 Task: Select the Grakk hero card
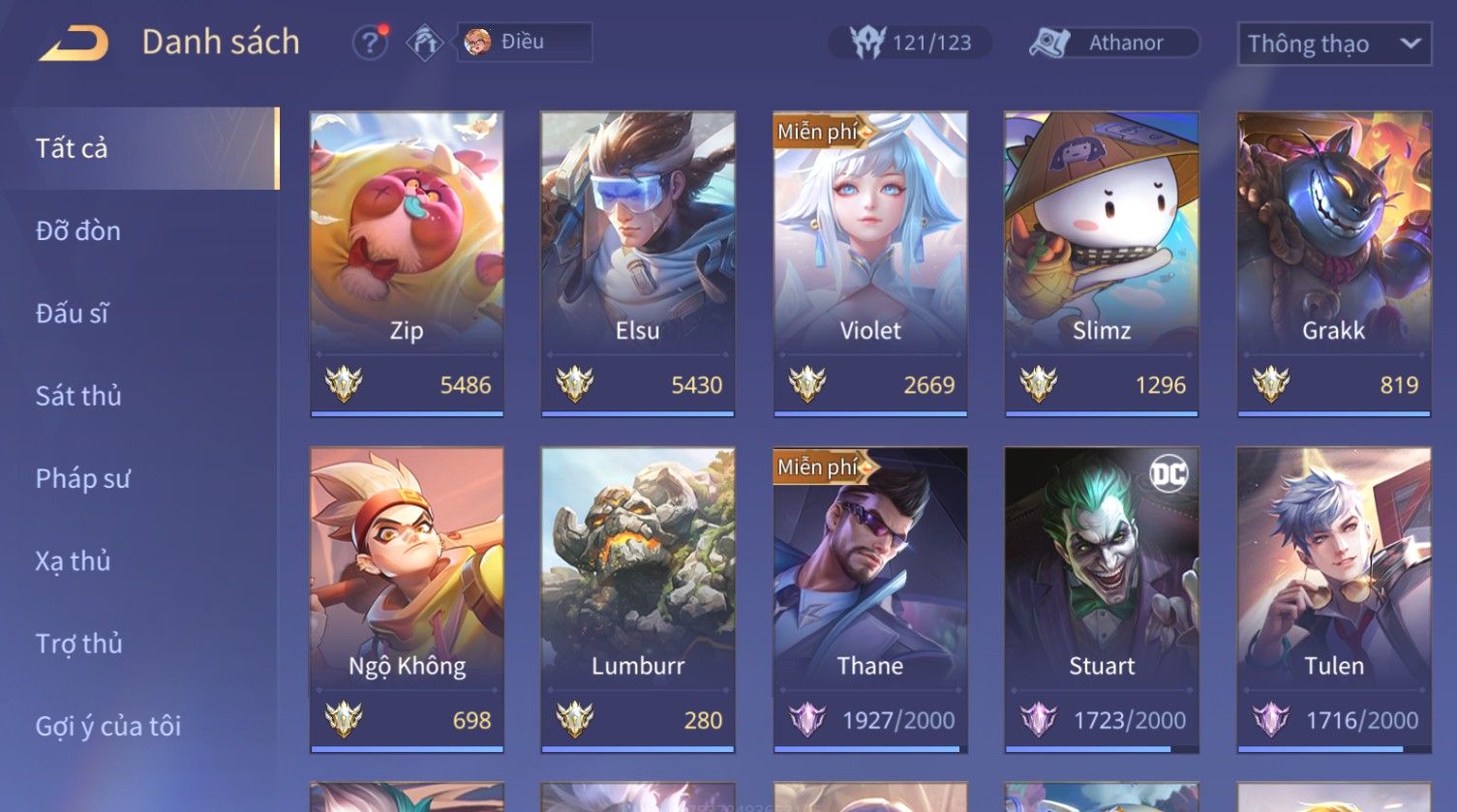(1334, 263)
